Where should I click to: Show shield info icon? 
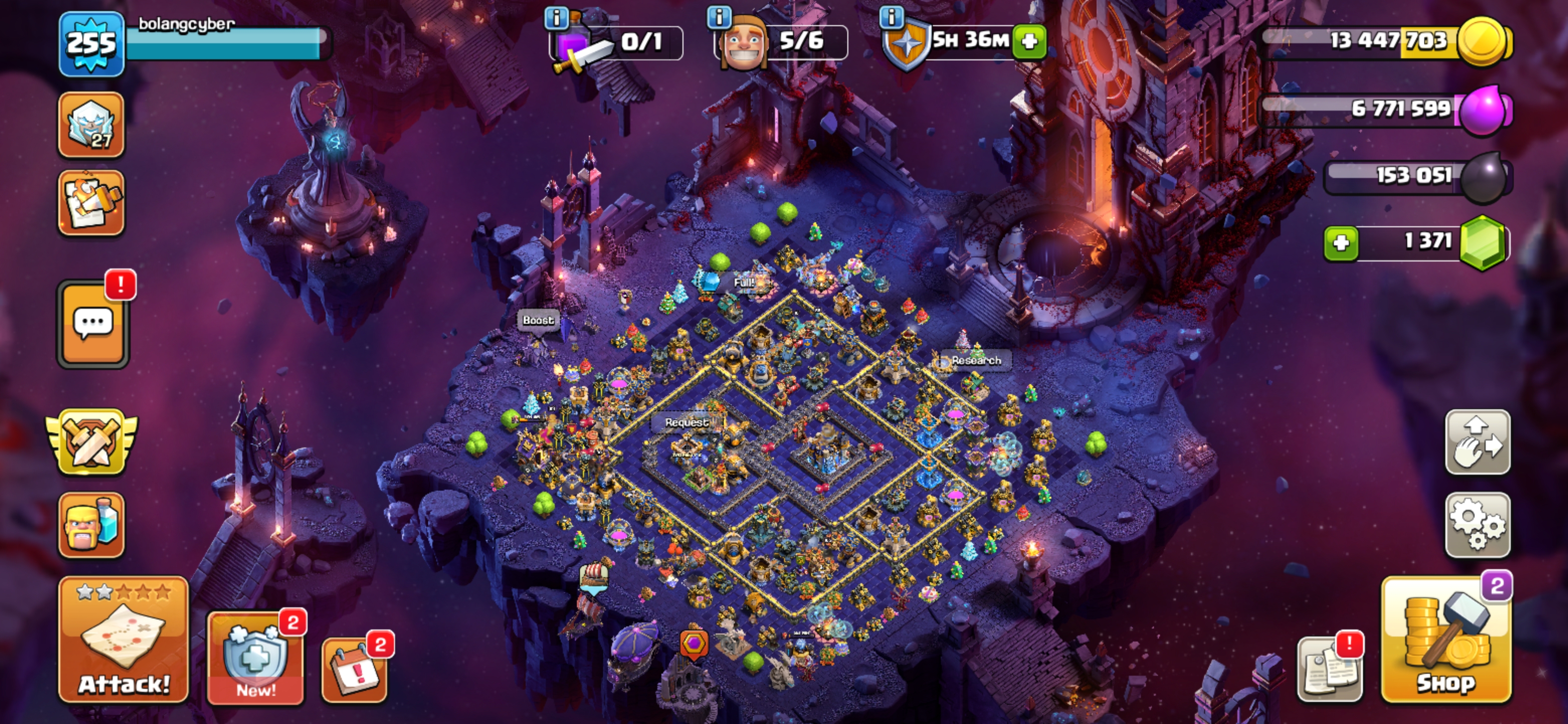(x=892, y=17)
